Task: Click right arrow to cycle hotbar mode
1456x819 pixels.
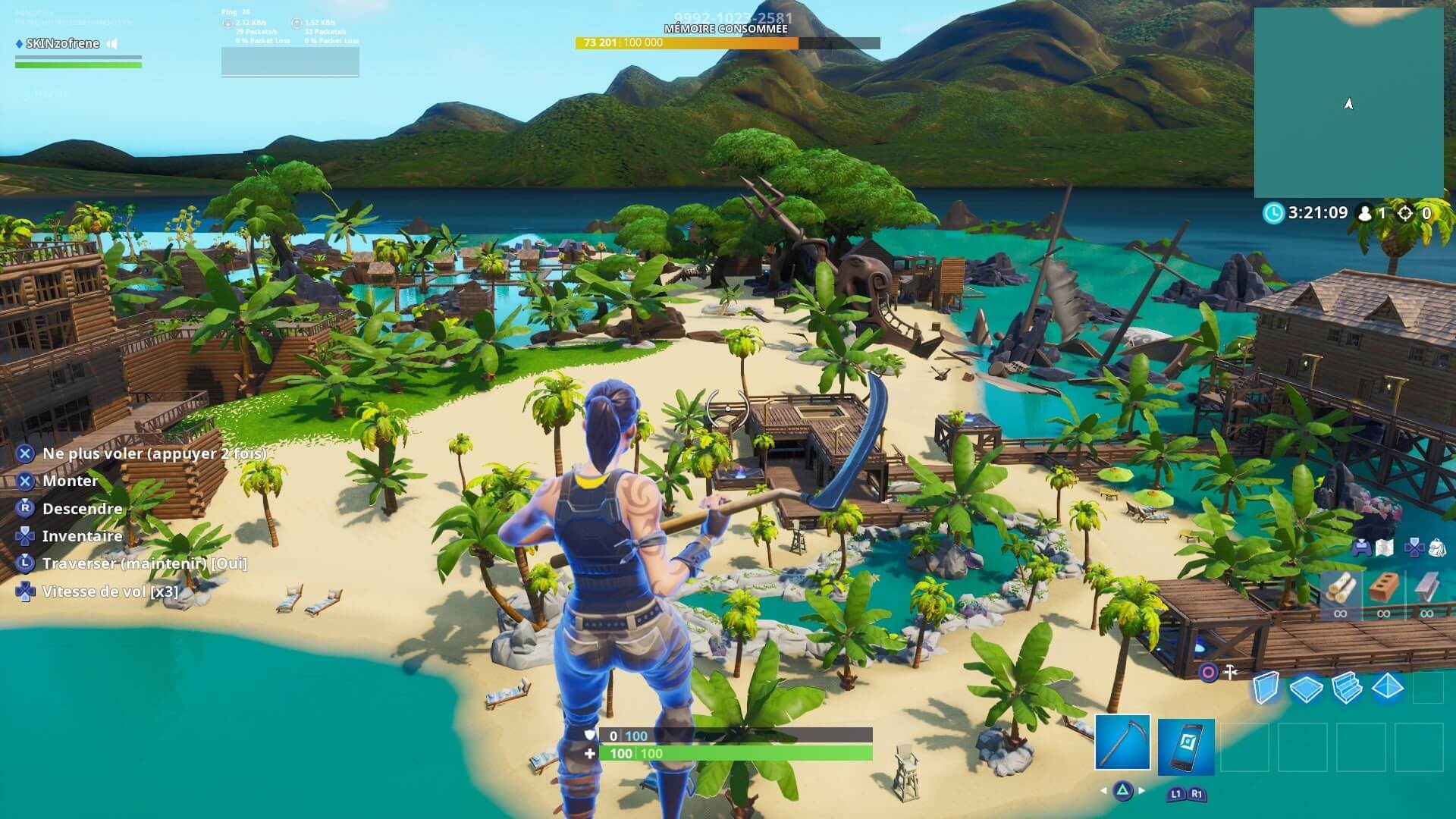Action: [x=1141, y=790]
